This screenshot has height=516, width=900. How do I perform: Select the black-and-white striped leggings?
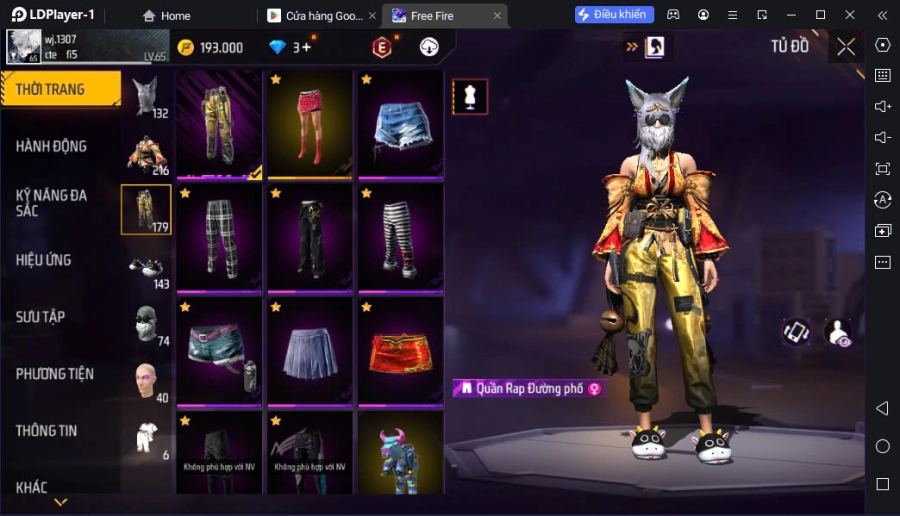[x=400, y=238]
